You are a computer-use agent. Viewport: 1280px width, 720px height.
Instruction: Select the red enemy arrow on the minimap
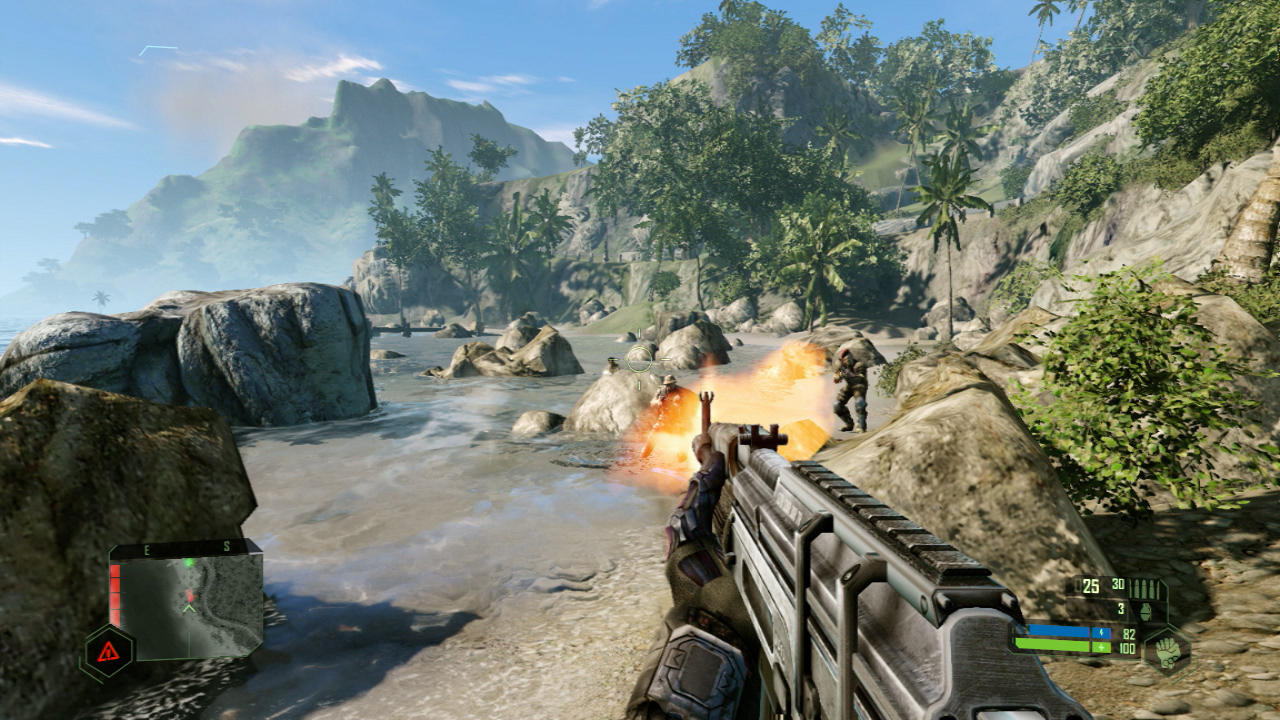190,596
